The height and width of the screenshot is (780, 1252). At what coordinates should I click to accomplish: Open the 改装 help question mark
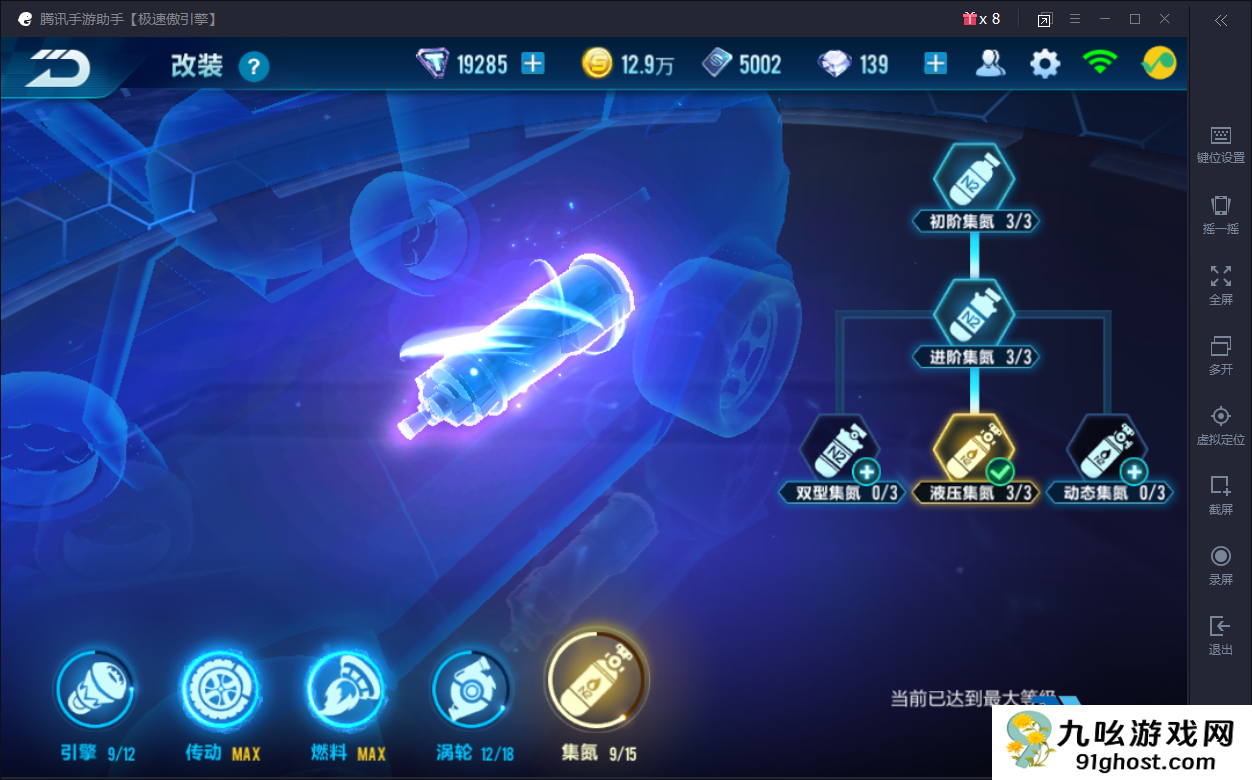254,67
